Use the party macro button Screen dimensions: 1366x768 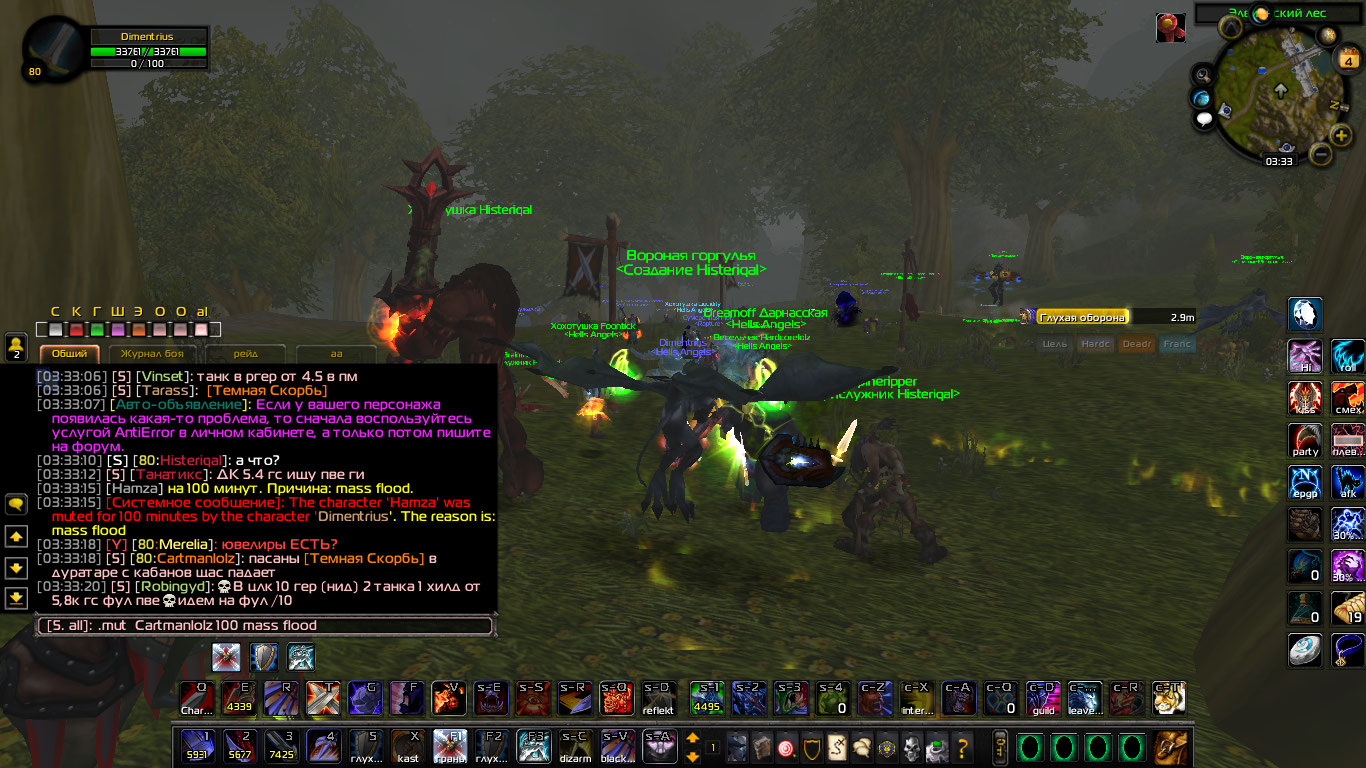tap(1305, 441)
